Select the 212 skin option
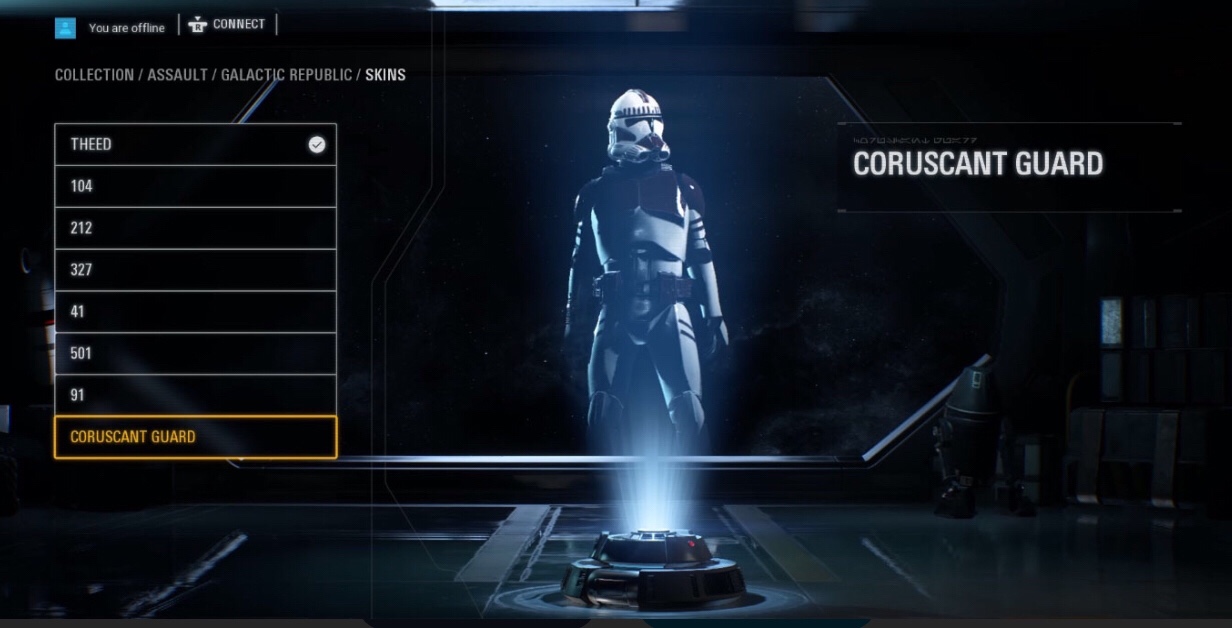 point(195,229)
